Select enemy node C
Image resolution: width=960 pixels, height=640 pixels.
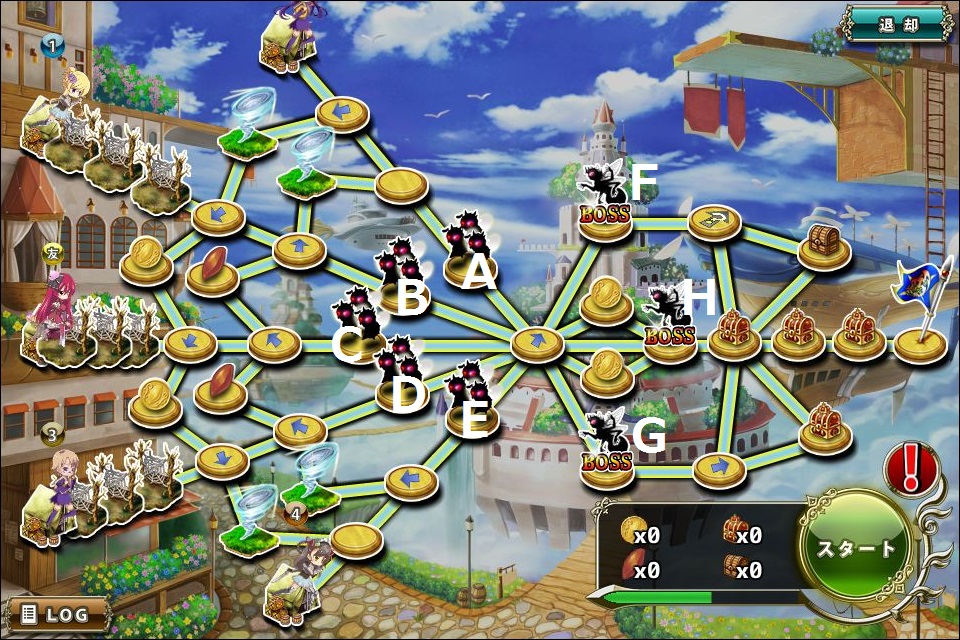pos(357,322)
